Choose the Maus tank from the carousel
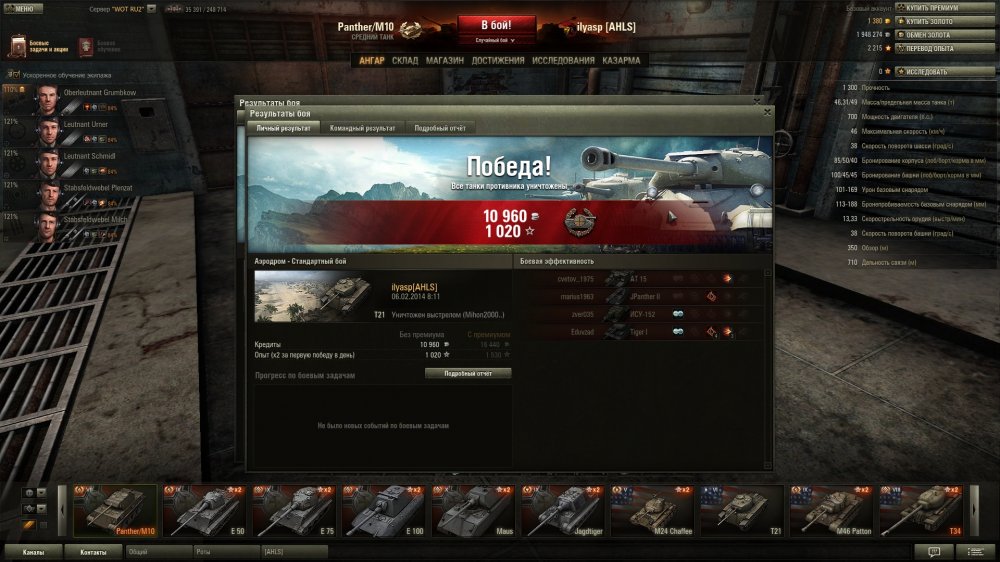This screenshot has height=562, width=1000. click(x=476, y=510)
